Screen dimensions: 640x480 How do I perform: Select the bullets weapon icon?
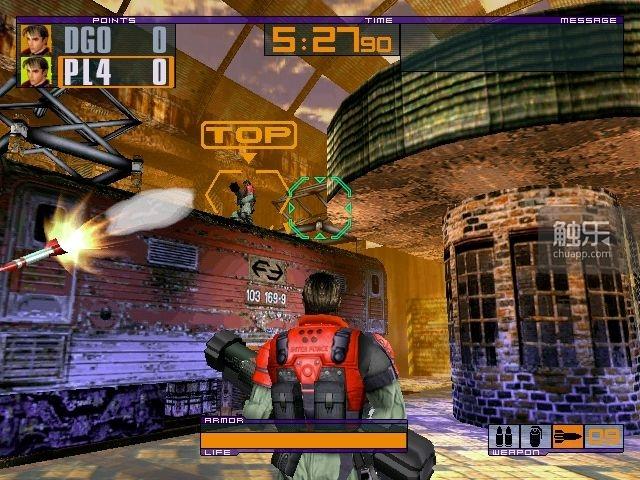(x=503, y=436)
